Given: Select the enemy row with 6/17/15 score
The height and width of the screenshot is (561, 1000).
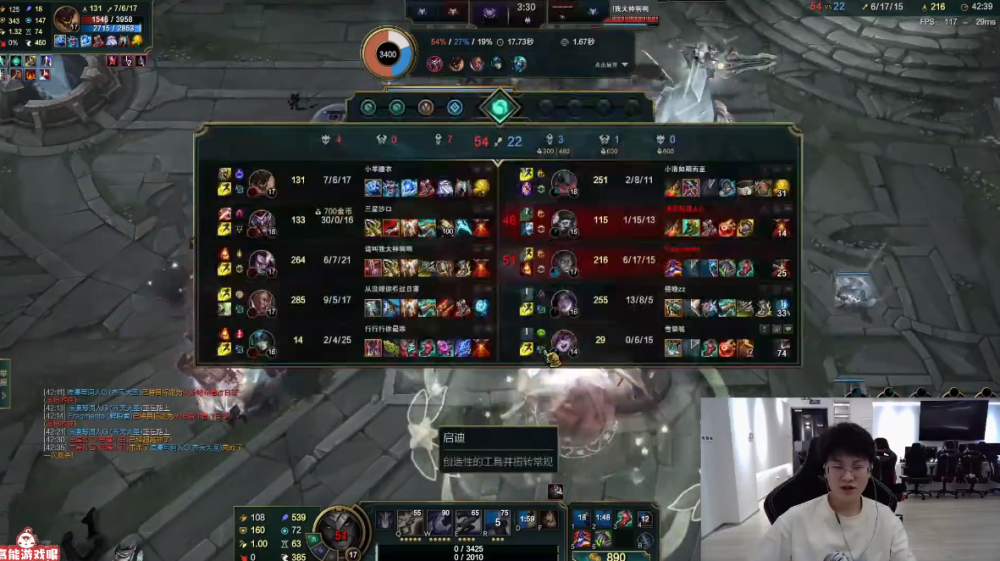Looking at the screenshot, I should (650, 263).
